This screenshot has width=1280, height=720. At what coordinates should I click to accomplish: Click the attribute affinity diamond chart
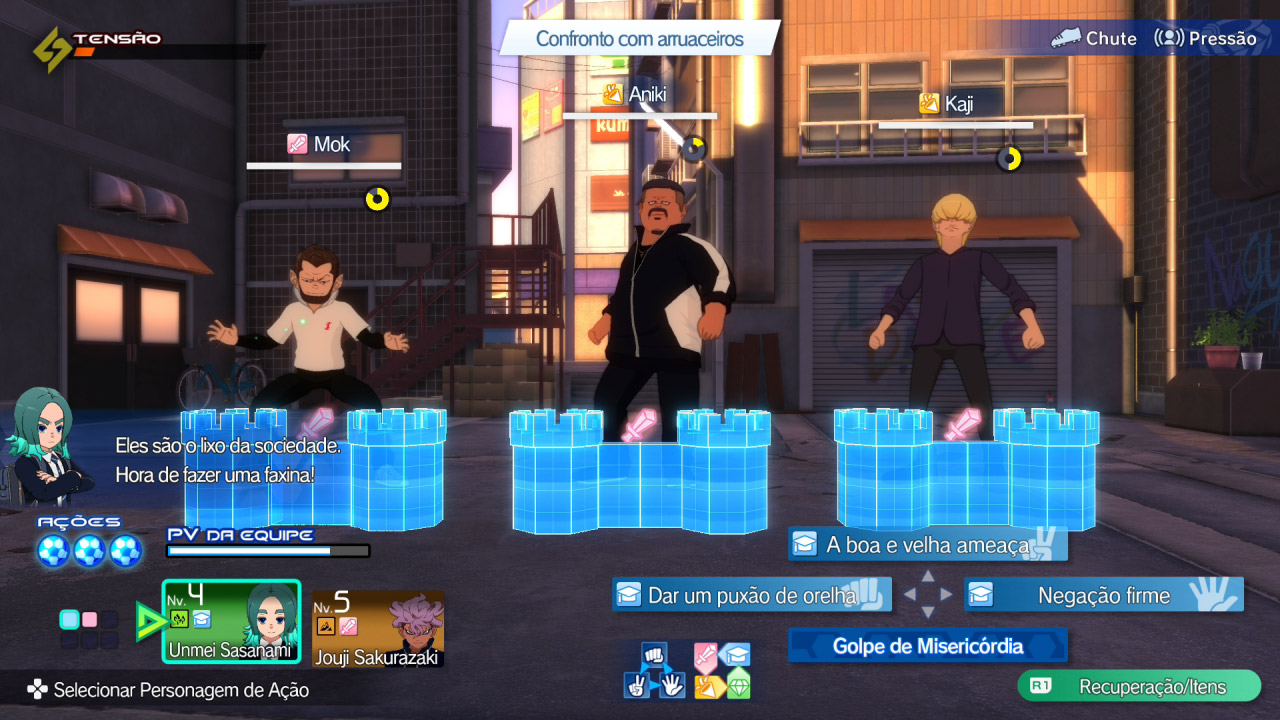[722, 670]
